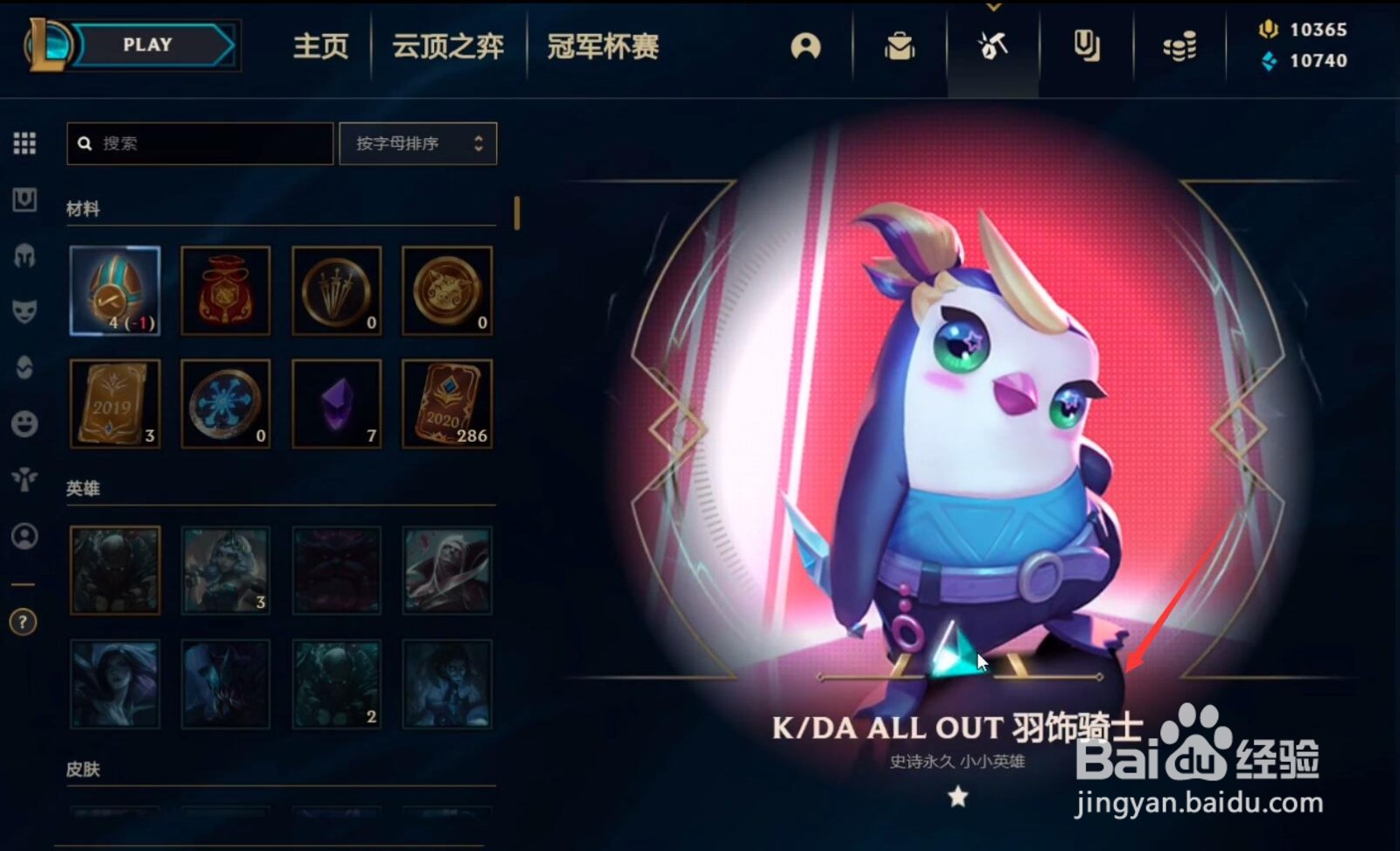The width and height of the screenshot is (1400, 851).
Task: Open the 按字母排序 sort dropdown
Action: point(417,143)
